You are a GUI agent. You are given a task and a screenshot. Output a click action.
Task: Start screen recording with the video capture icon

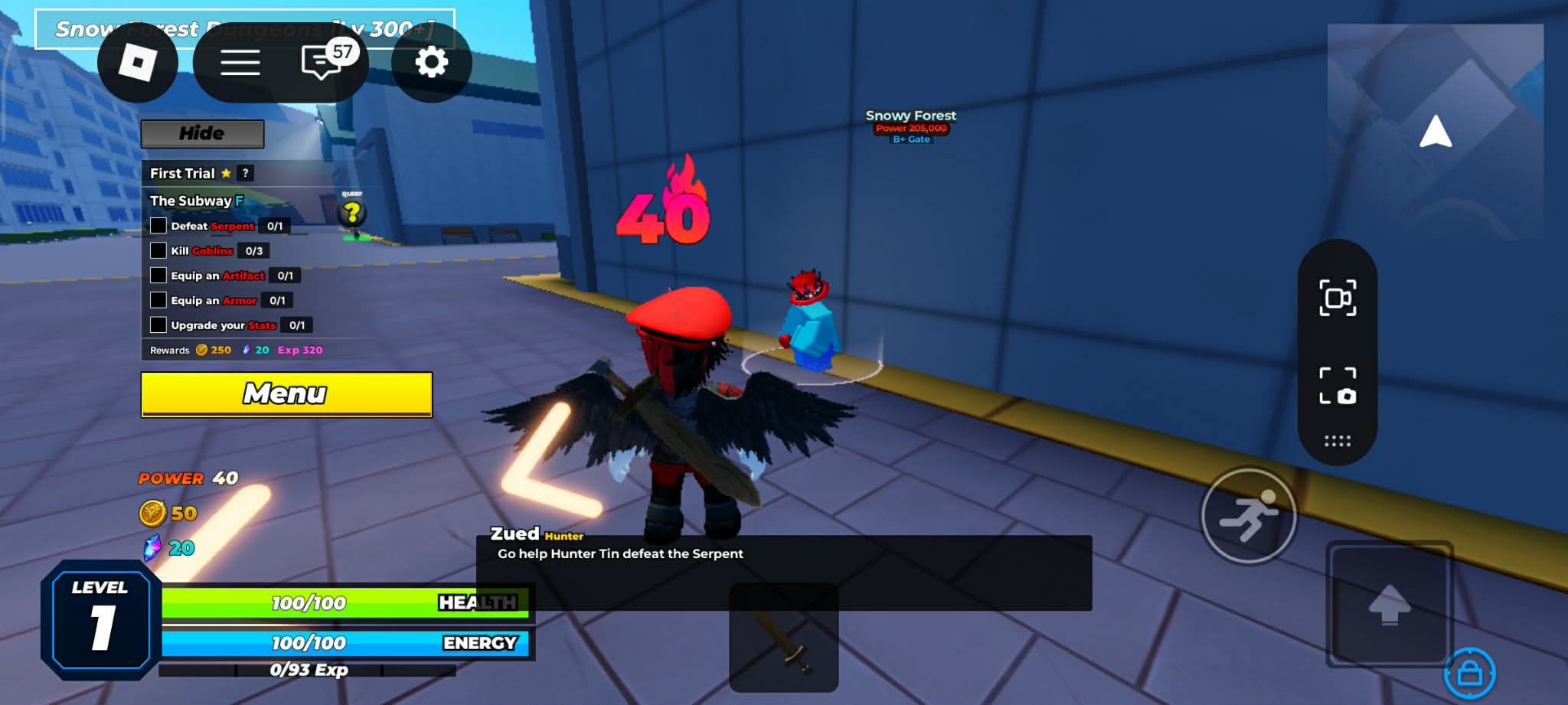(1337, 298)
